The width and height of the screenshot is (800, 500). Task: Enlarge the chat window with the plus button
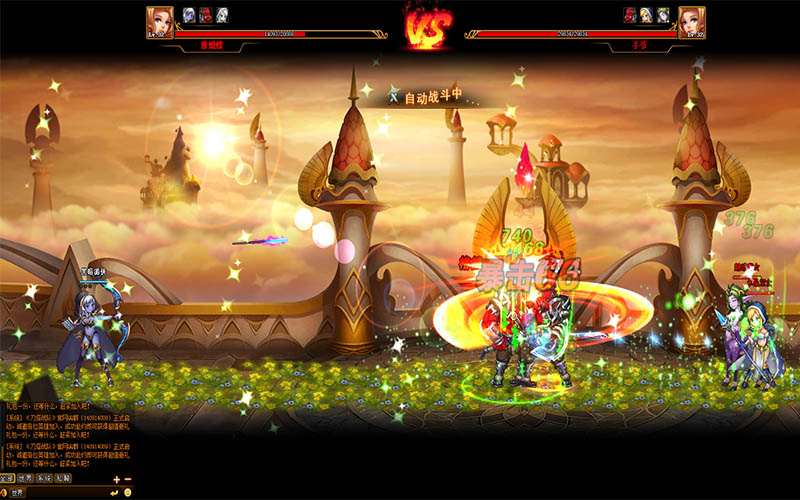[x=116, y=479]
